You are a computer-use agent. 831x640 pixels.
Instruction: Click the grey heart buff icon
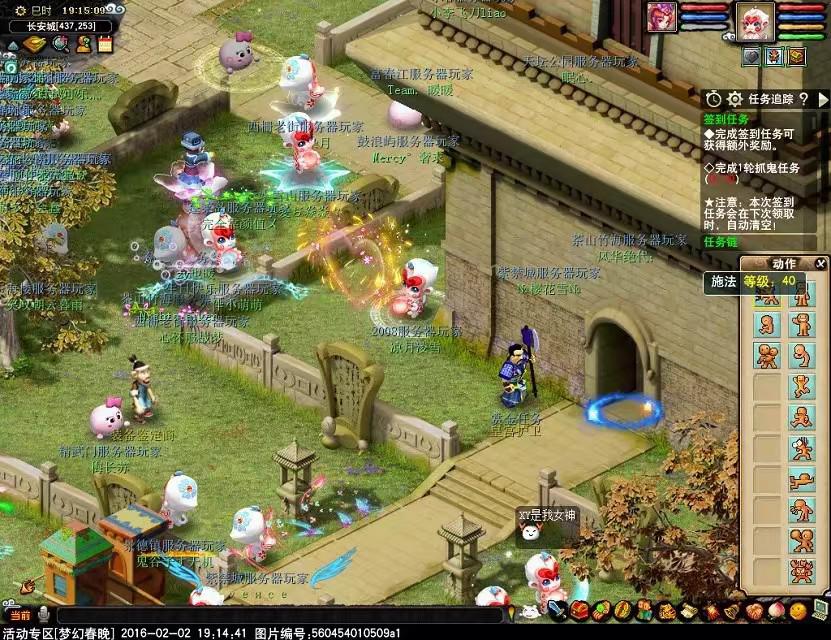tap(751, 57)
